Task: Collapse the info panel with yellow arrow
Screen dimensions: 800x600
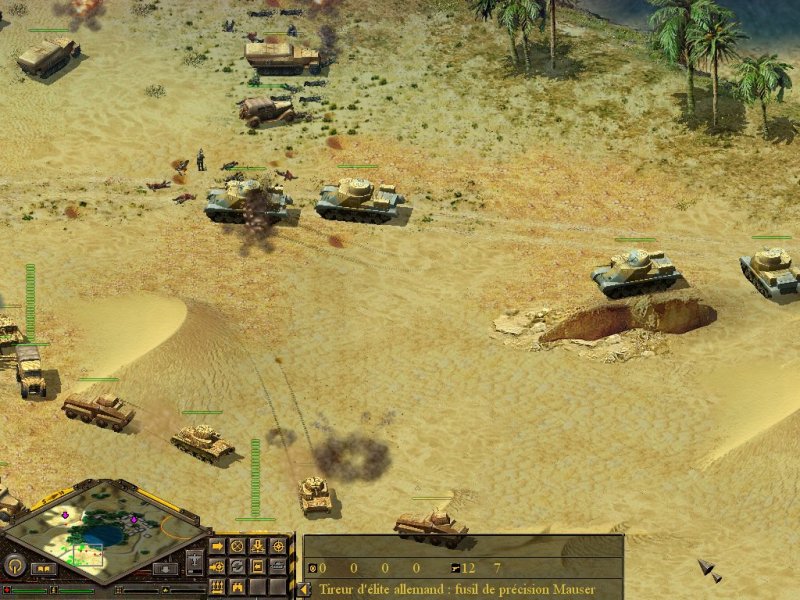Action: [x=303, y=589]
